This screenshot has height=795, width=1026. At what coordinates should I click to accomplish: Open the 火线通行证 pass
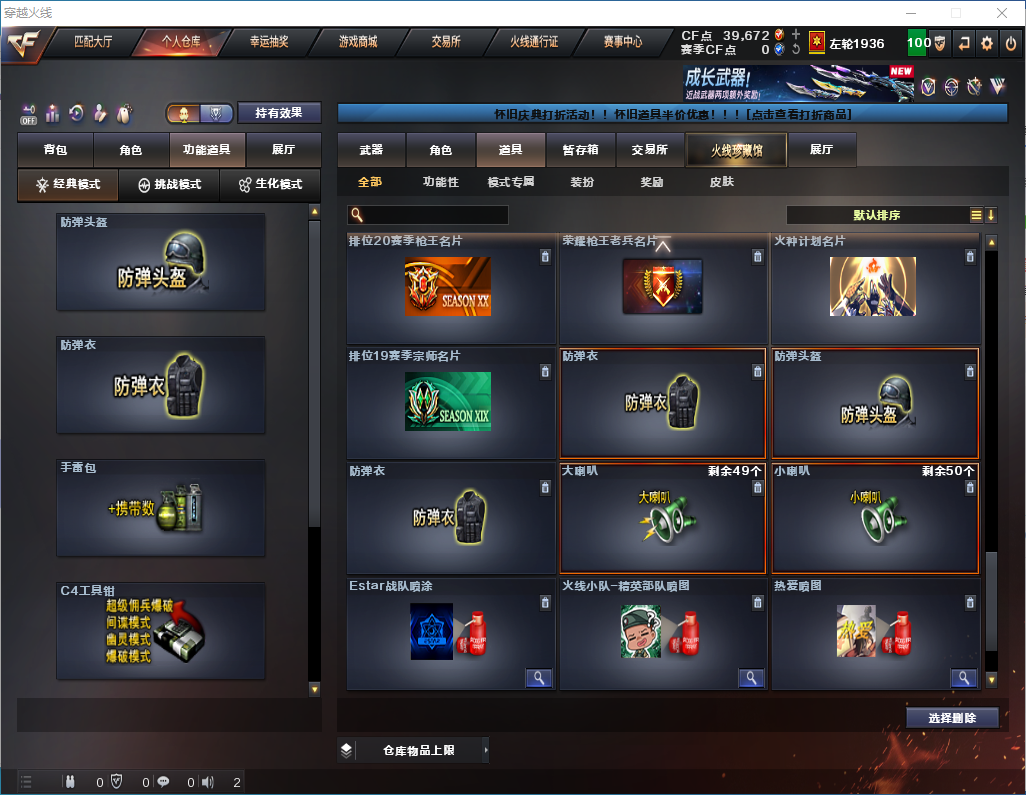[534, 42]
